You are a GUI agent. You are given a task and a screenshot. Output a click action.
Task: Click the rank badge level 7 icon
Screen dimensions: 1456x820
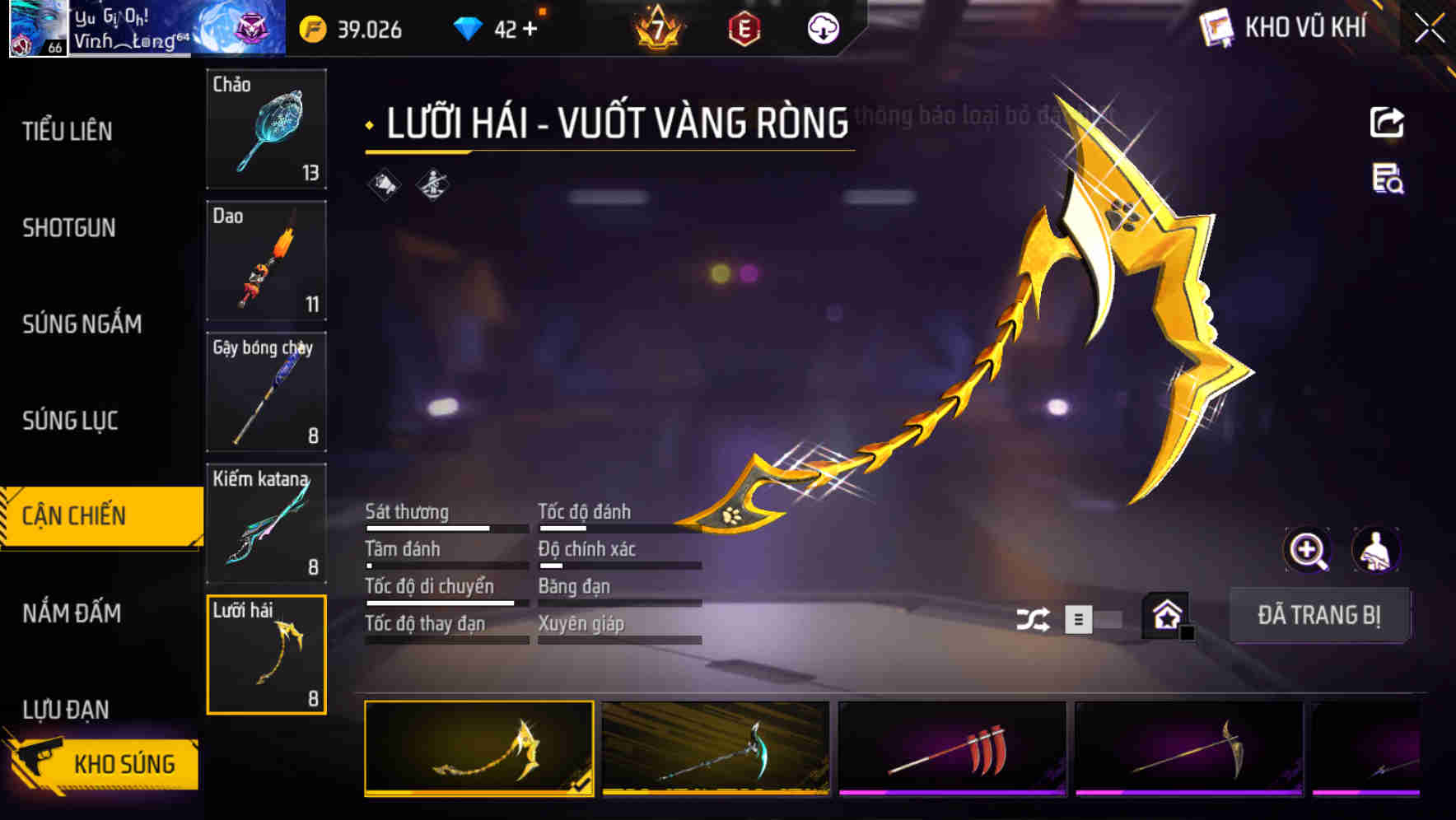[x=655, y=27]
